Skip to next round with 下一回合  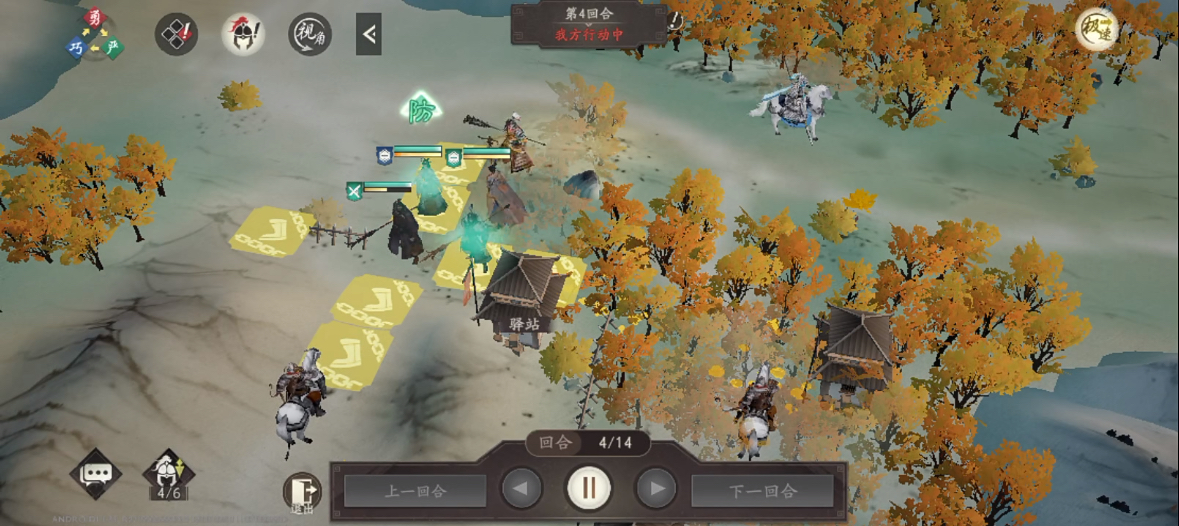[x=763, y=490]
